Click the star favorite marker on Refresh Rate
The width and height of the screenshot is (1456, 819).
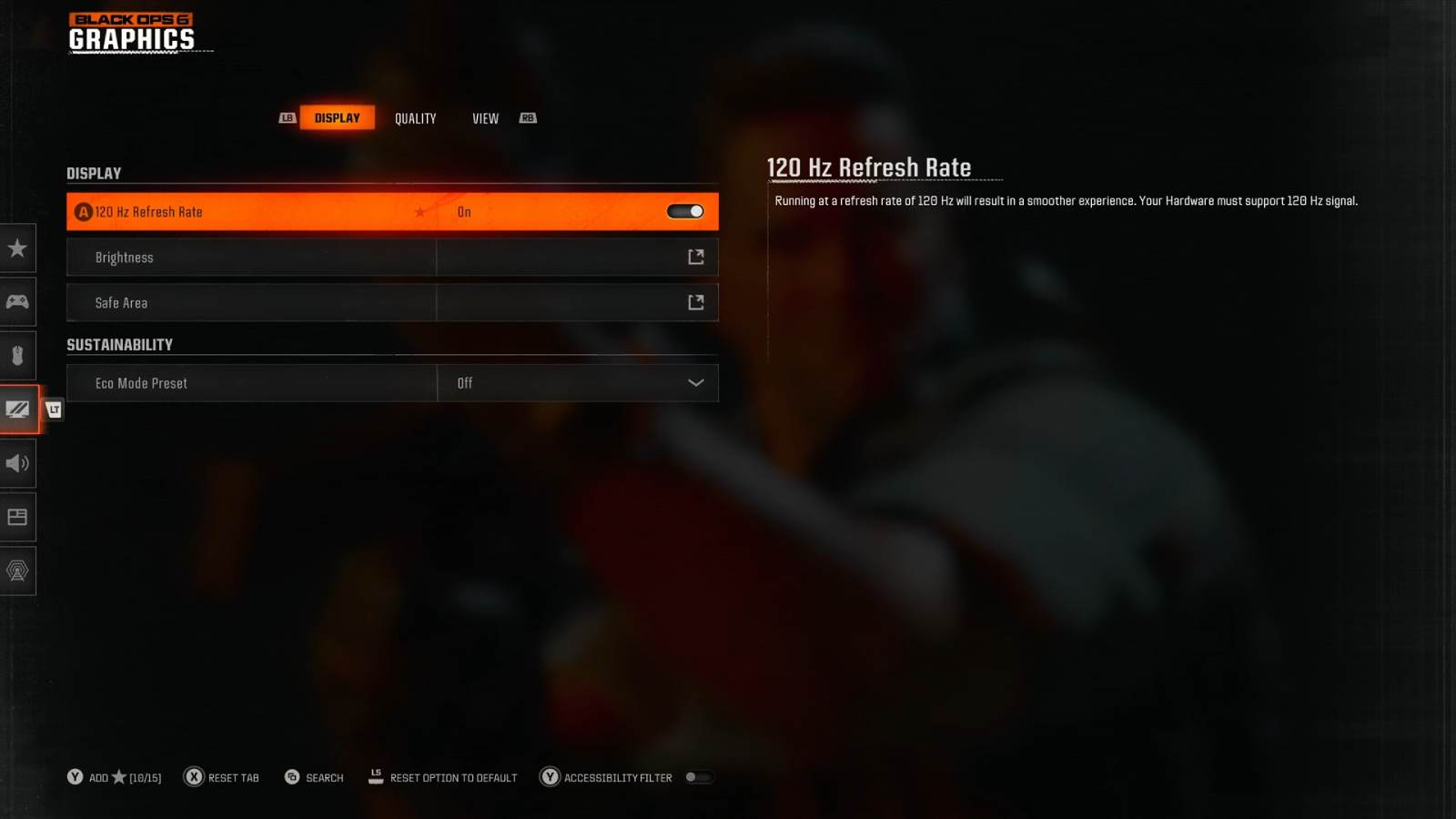[420, 211]
